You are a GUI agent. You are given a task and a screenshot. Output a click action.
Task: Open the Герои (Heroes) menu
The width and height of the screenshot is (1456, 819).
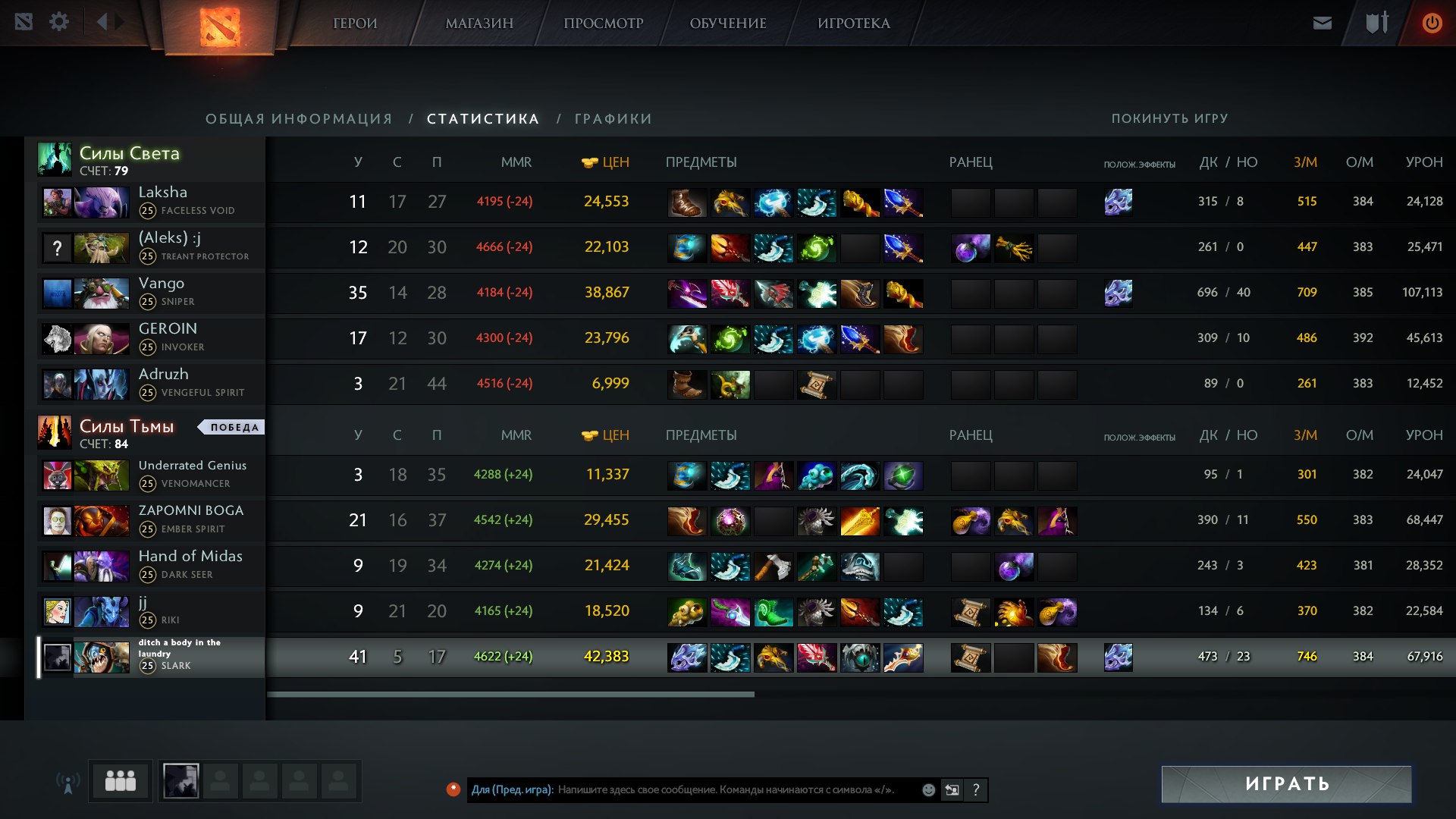click(355, 24)
